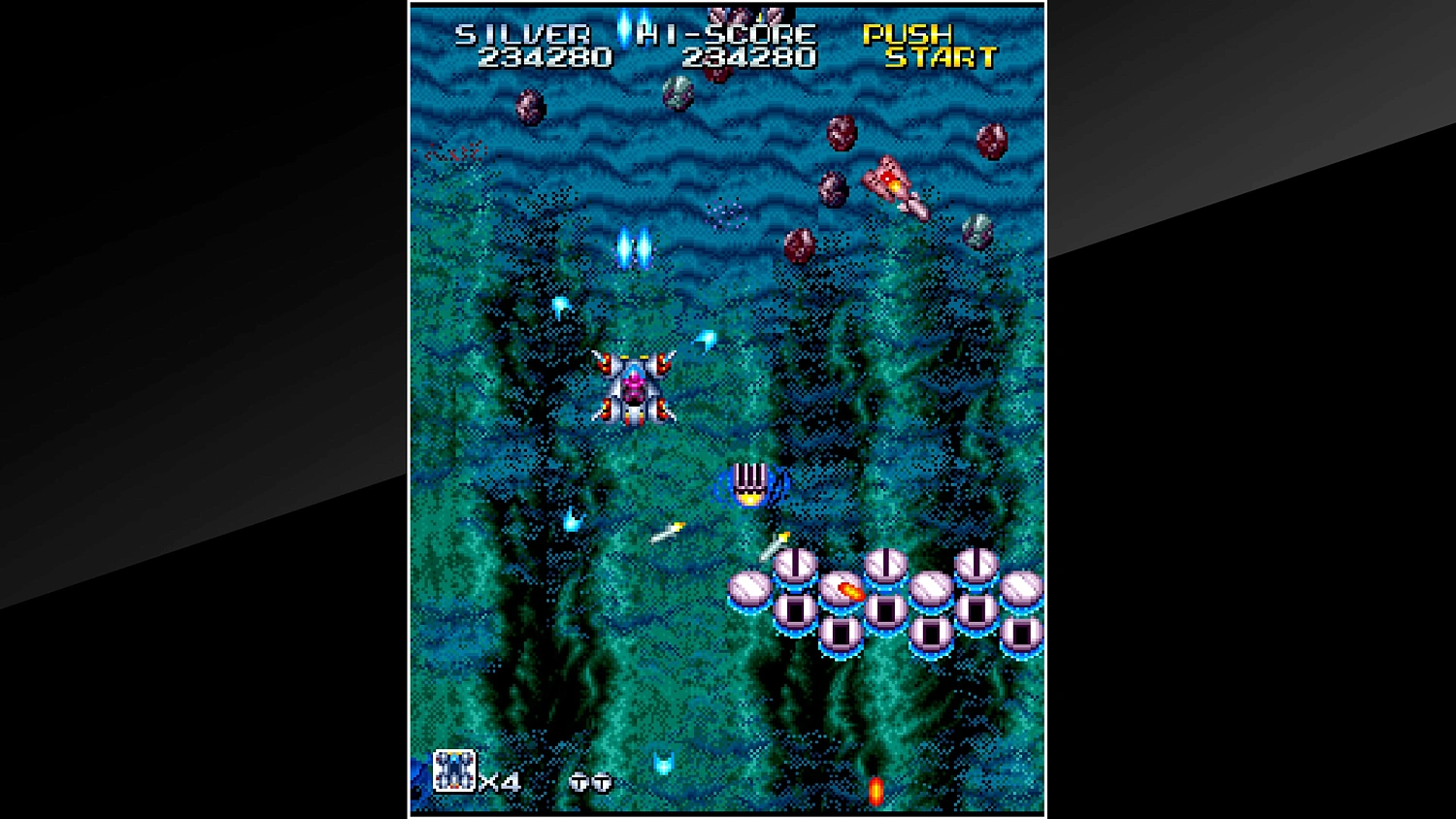Select the SILVER header label

point(523,33)
